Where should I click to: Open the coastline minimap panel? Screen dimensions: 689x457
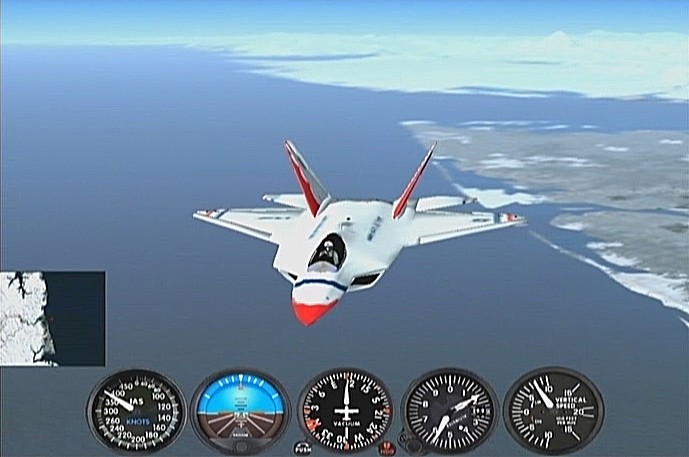click(x=52, y=318)
